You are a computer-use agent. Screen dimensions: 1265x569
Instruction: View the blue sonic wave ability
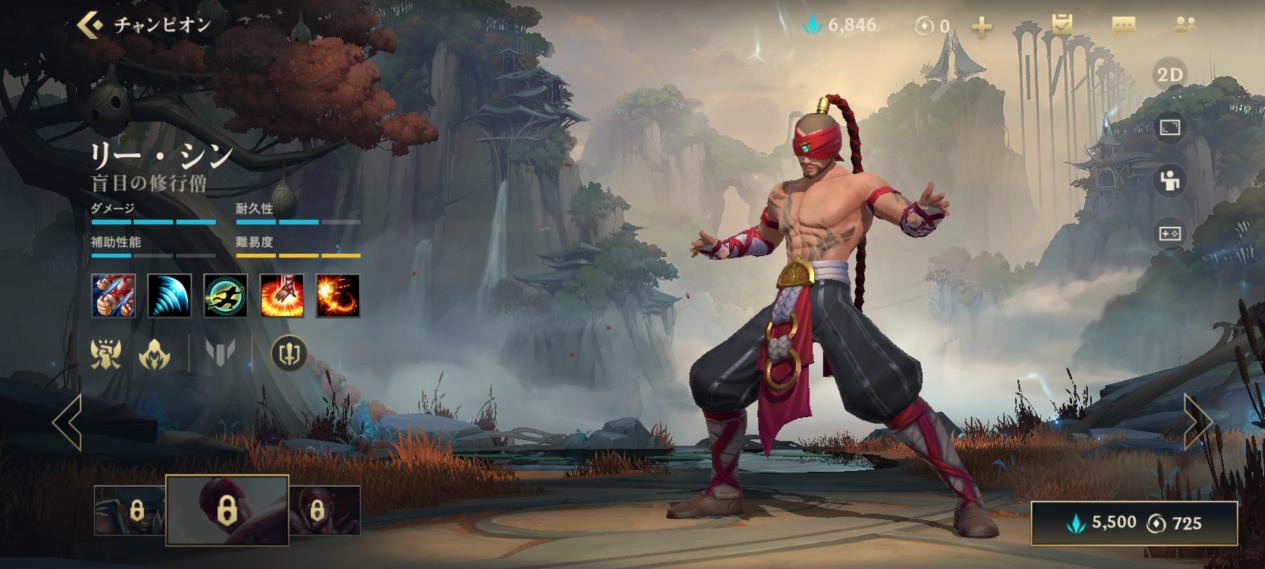pos(169,296)
